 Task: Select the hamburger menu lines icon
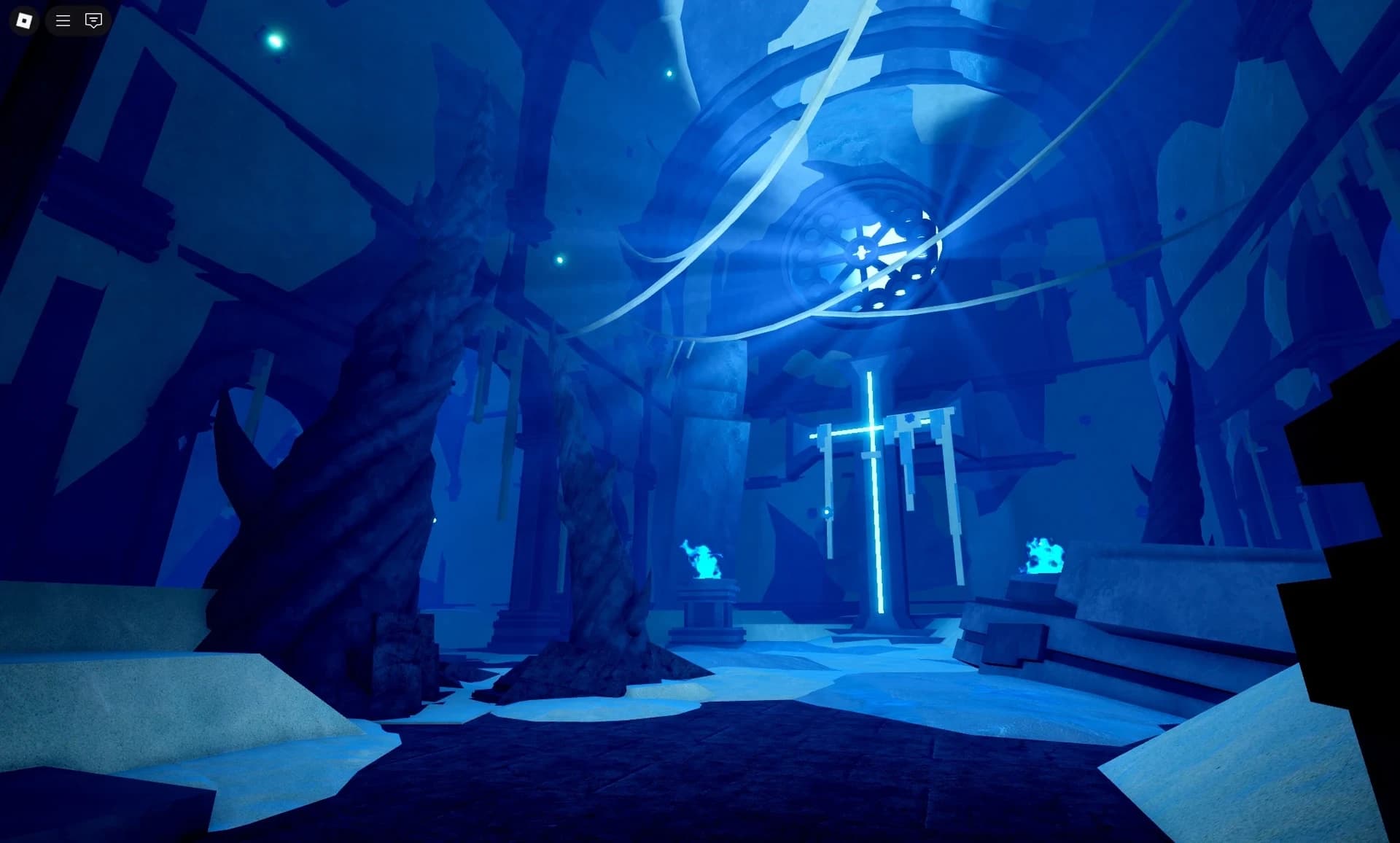coord(62,20)
